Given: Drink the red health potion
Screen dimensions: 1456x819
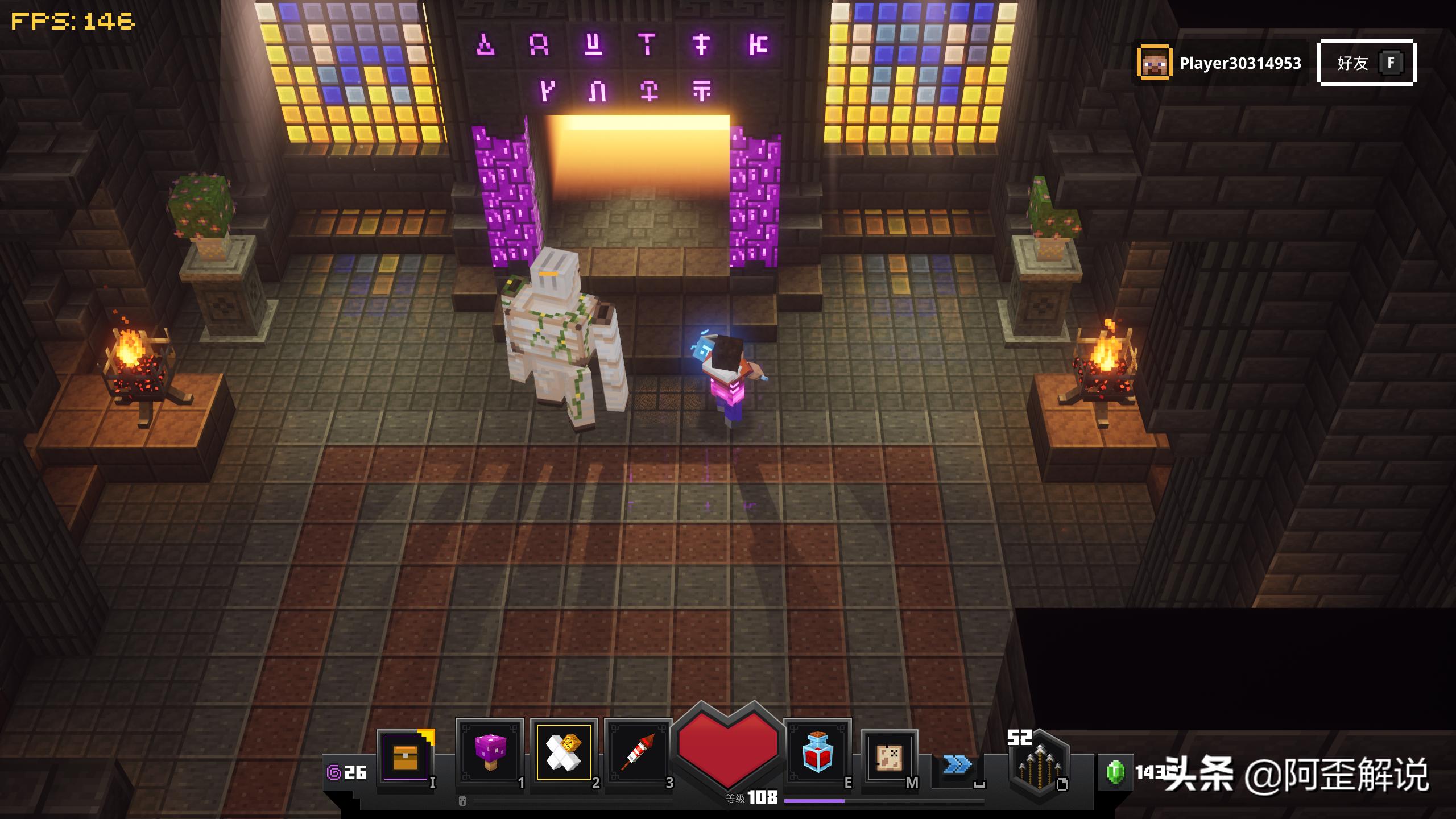Looking at the screenshot, I should click(817, 753).
